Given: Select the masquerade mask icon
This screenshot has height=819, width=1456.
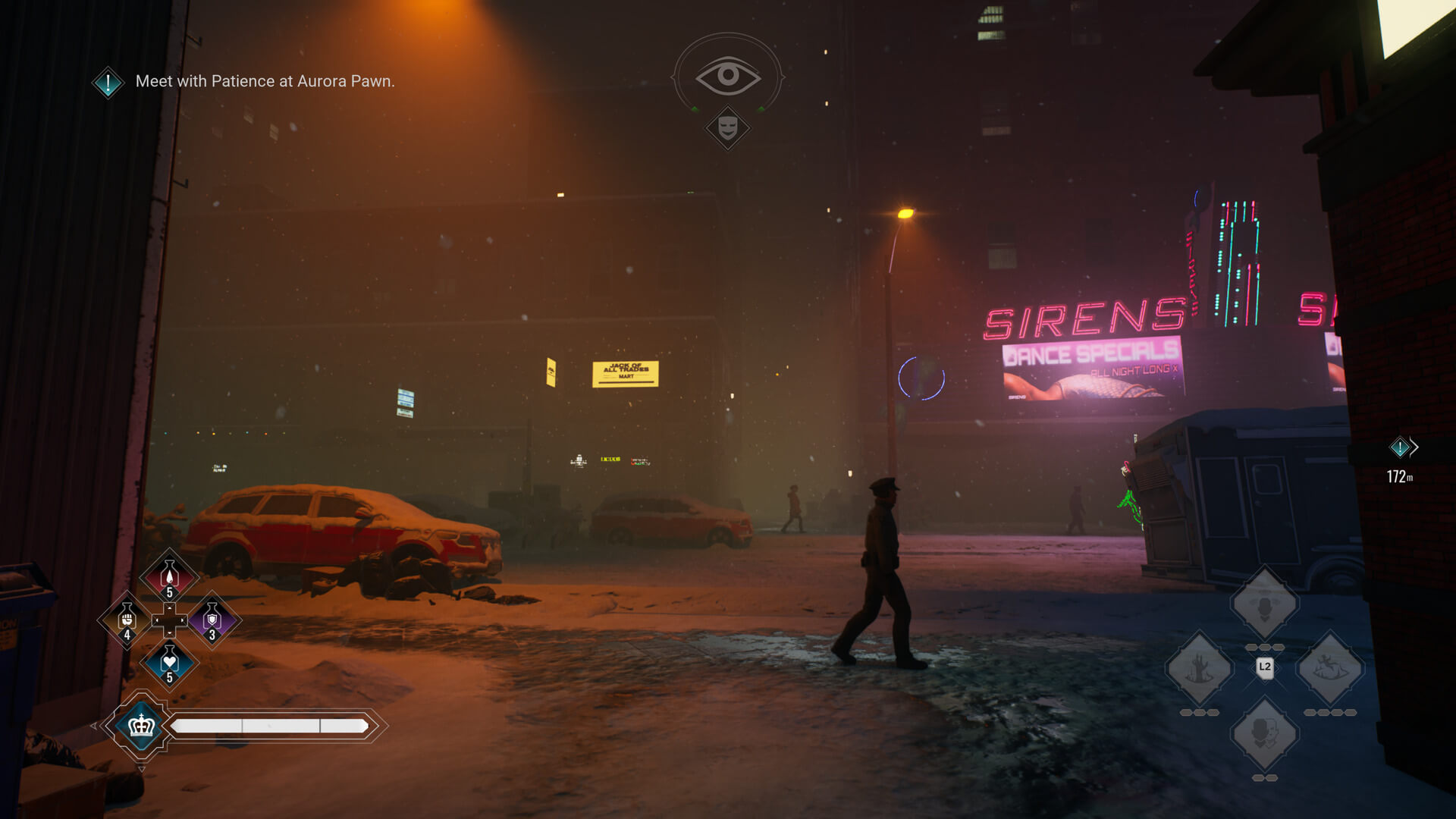Looking at the screenshot, I should [x=727, y=127].
